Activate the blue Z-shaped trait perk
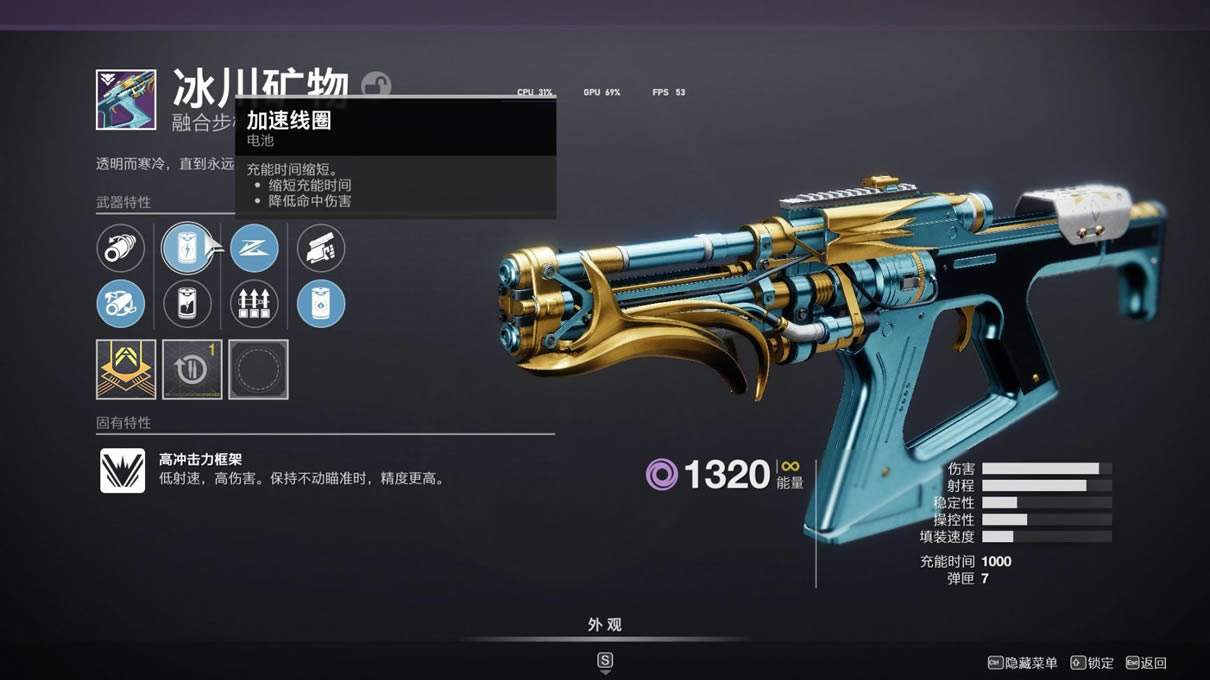 click(254, 248)
